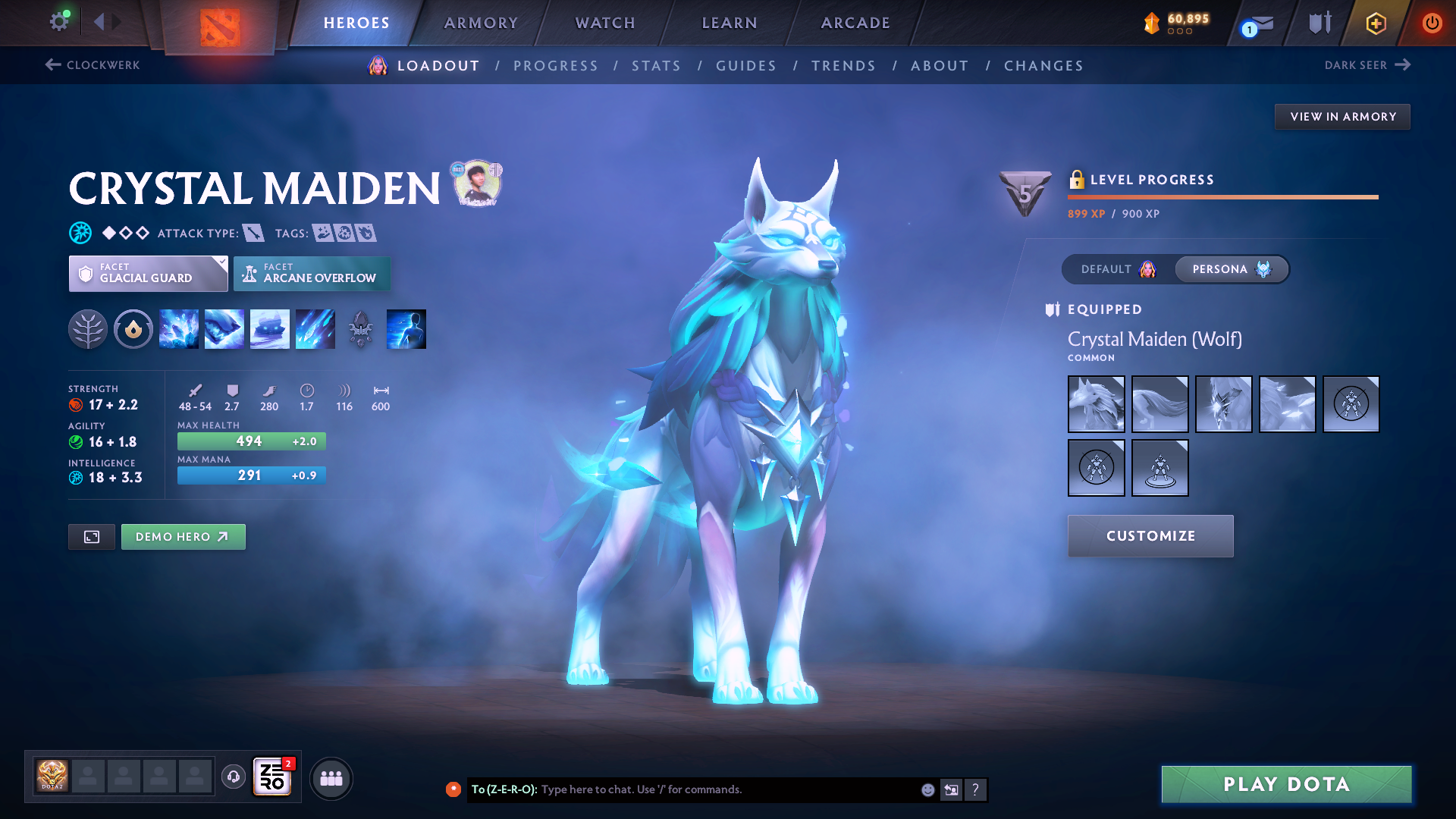The image size is (1456, 819).
Task: Open the hero talent tree icon
Action: click(88, 329)
